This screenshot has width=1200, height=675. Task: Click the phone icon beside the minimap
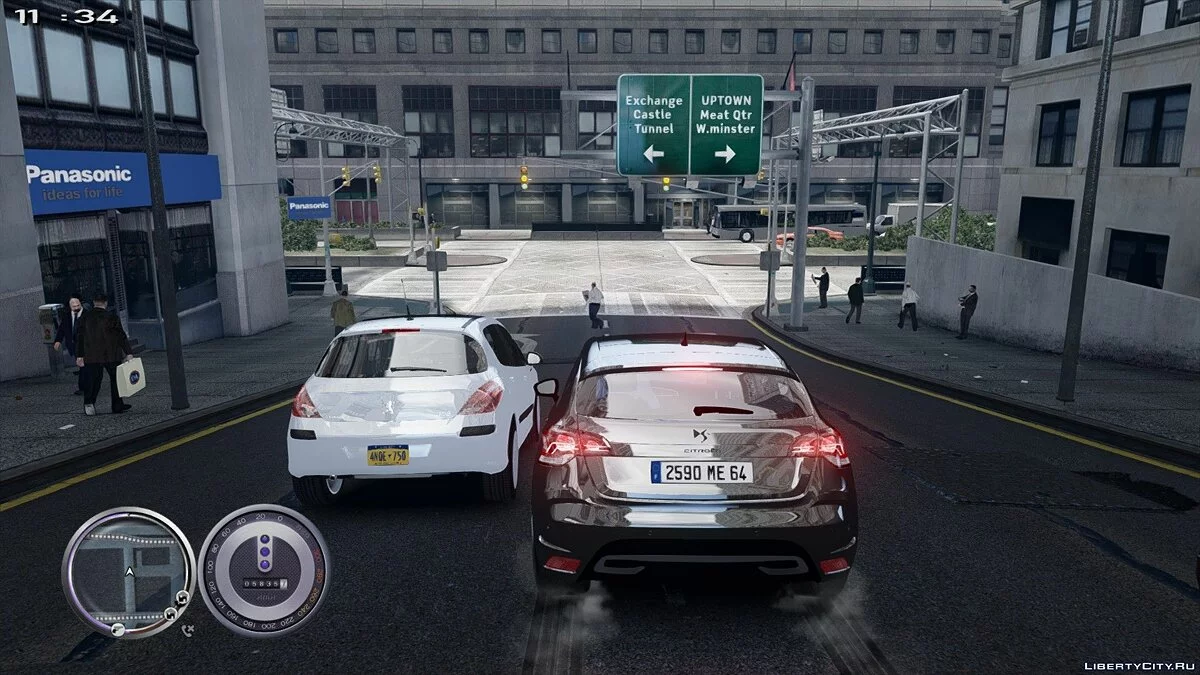coord(188,630)
